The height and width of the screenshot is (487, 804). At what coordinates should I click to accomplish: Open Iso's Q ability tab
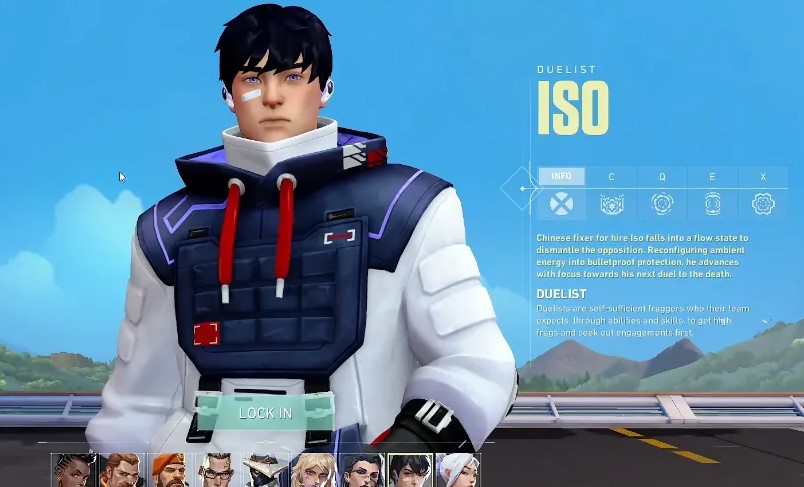click(662, 177)
